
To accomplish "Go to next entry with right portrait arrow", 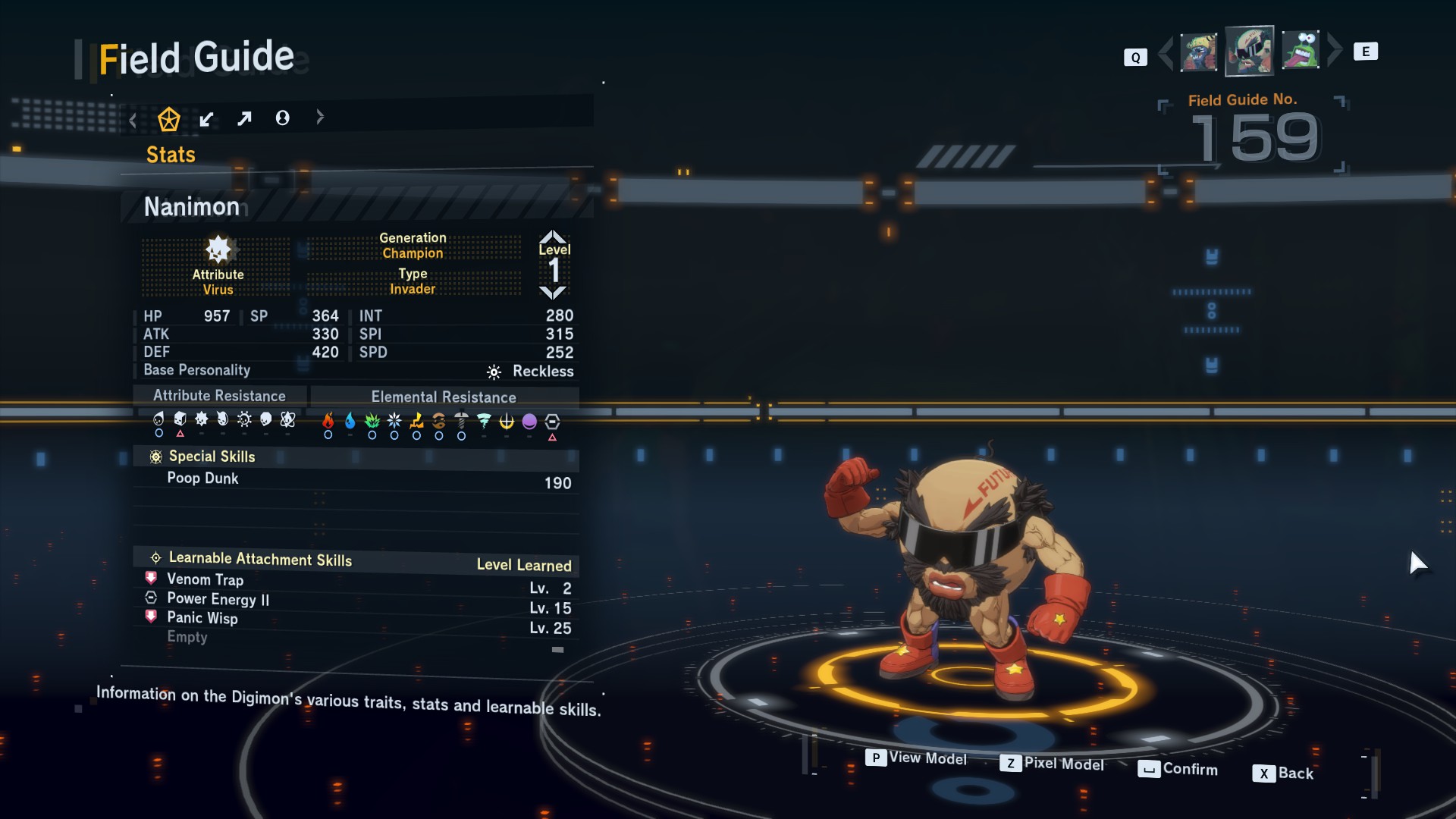I will click(1335, 50).
